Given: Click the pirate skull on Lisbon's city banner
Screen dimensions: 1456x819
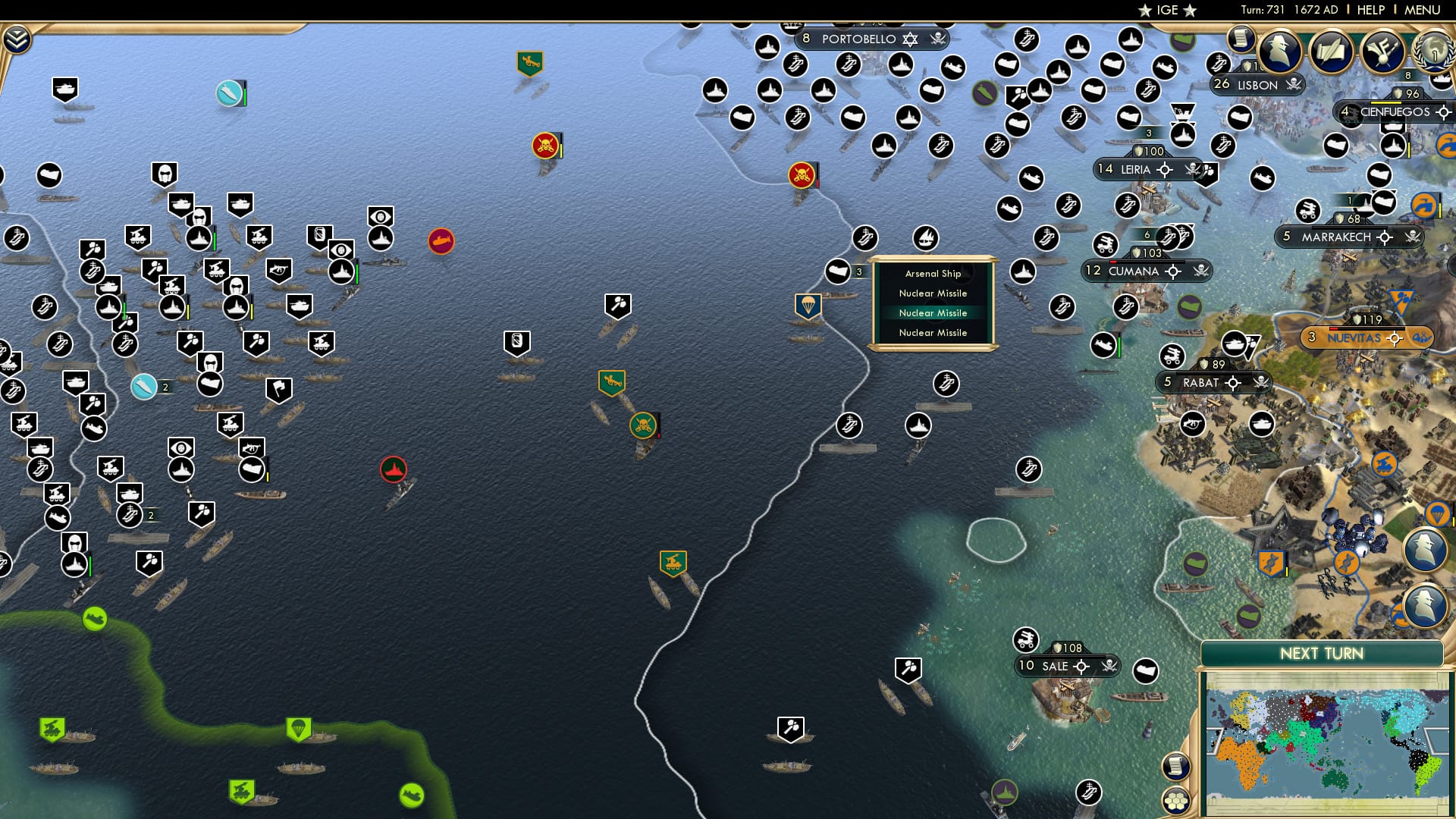Looking at the screenshot, I should tap(1294, 85).
